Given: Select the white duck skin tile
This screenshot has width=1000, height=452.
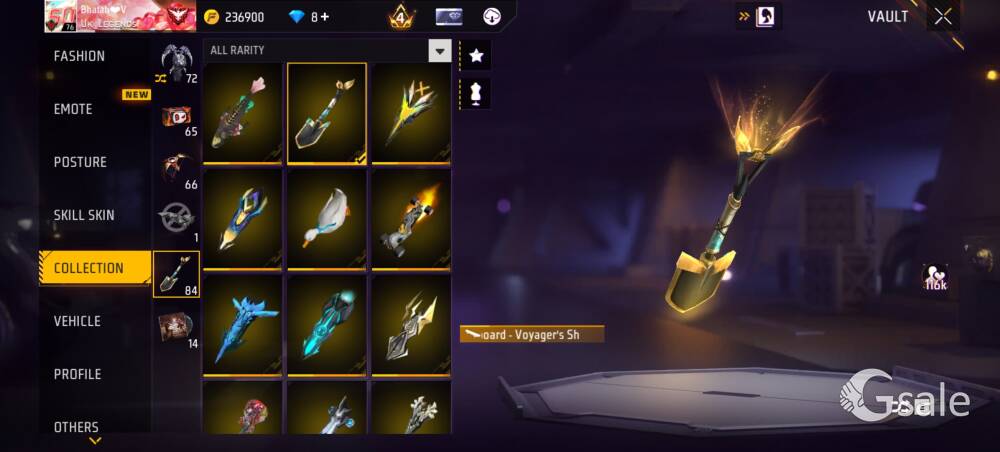Looking at the screenshot, I should click(x=328, y=218).
